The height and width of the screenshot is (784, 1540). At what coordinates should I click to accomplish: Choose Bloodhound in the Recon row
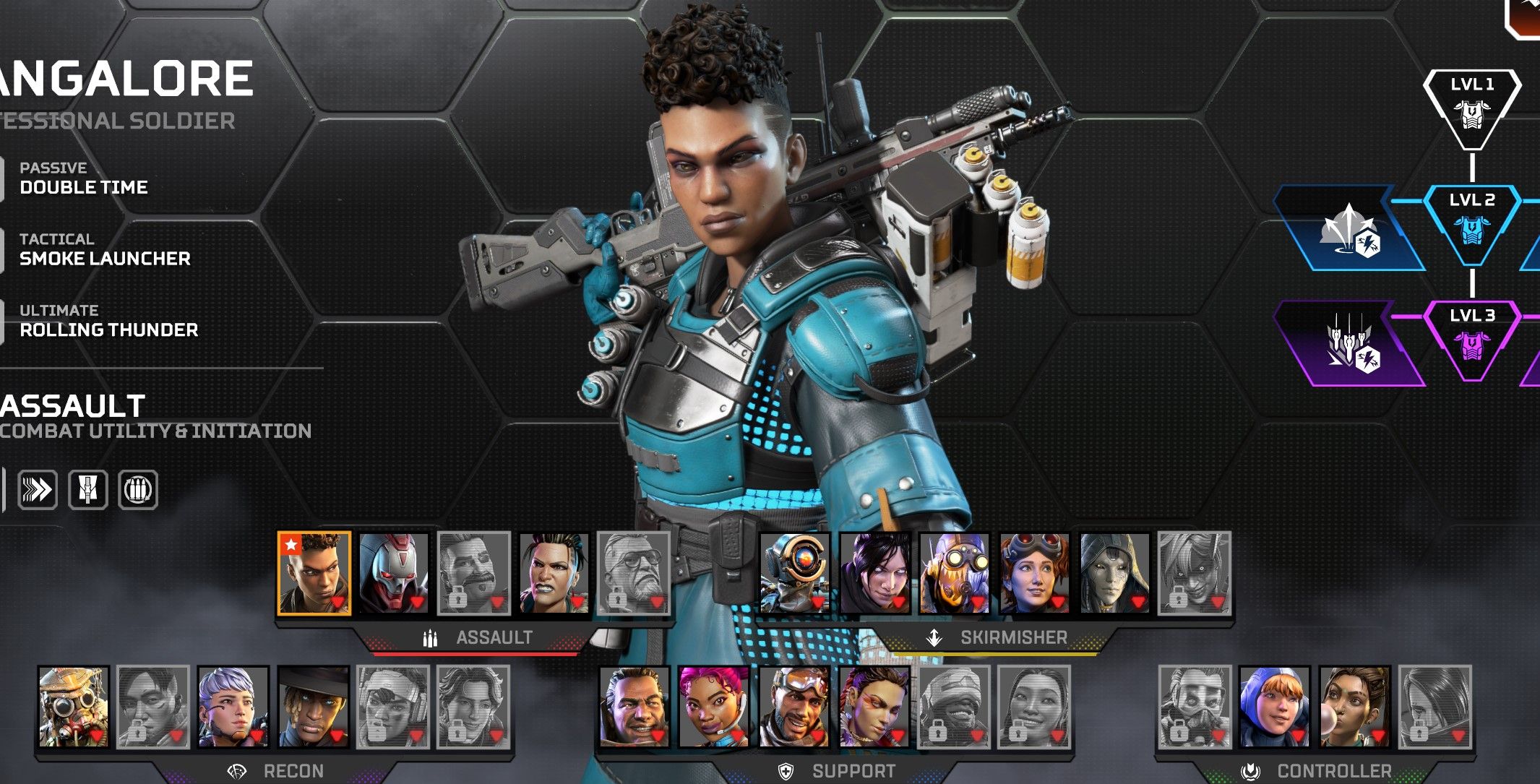point(74,706)
